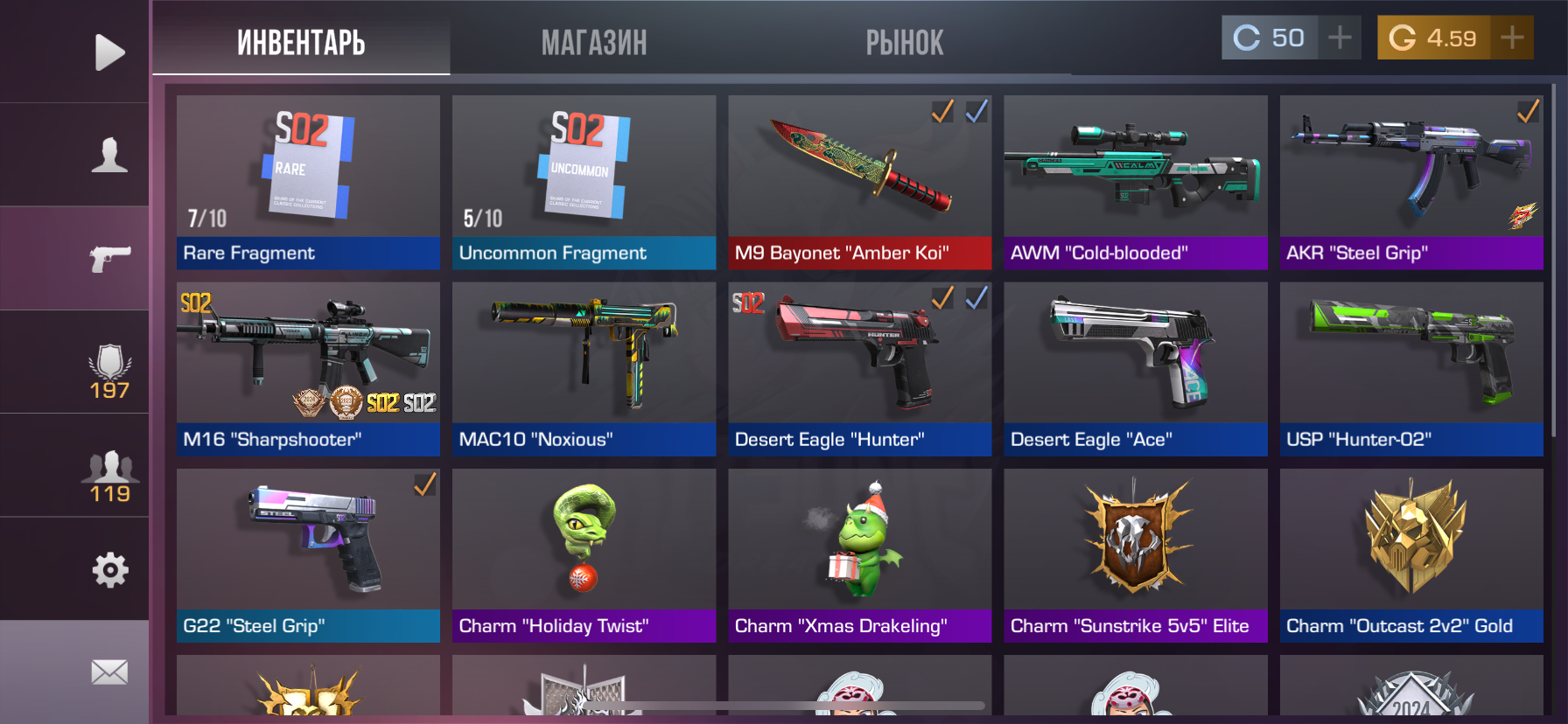The width and height of the screenshot is (1568, 724).
Task: Add more gold with plus button
Action: click(1512, 38)
